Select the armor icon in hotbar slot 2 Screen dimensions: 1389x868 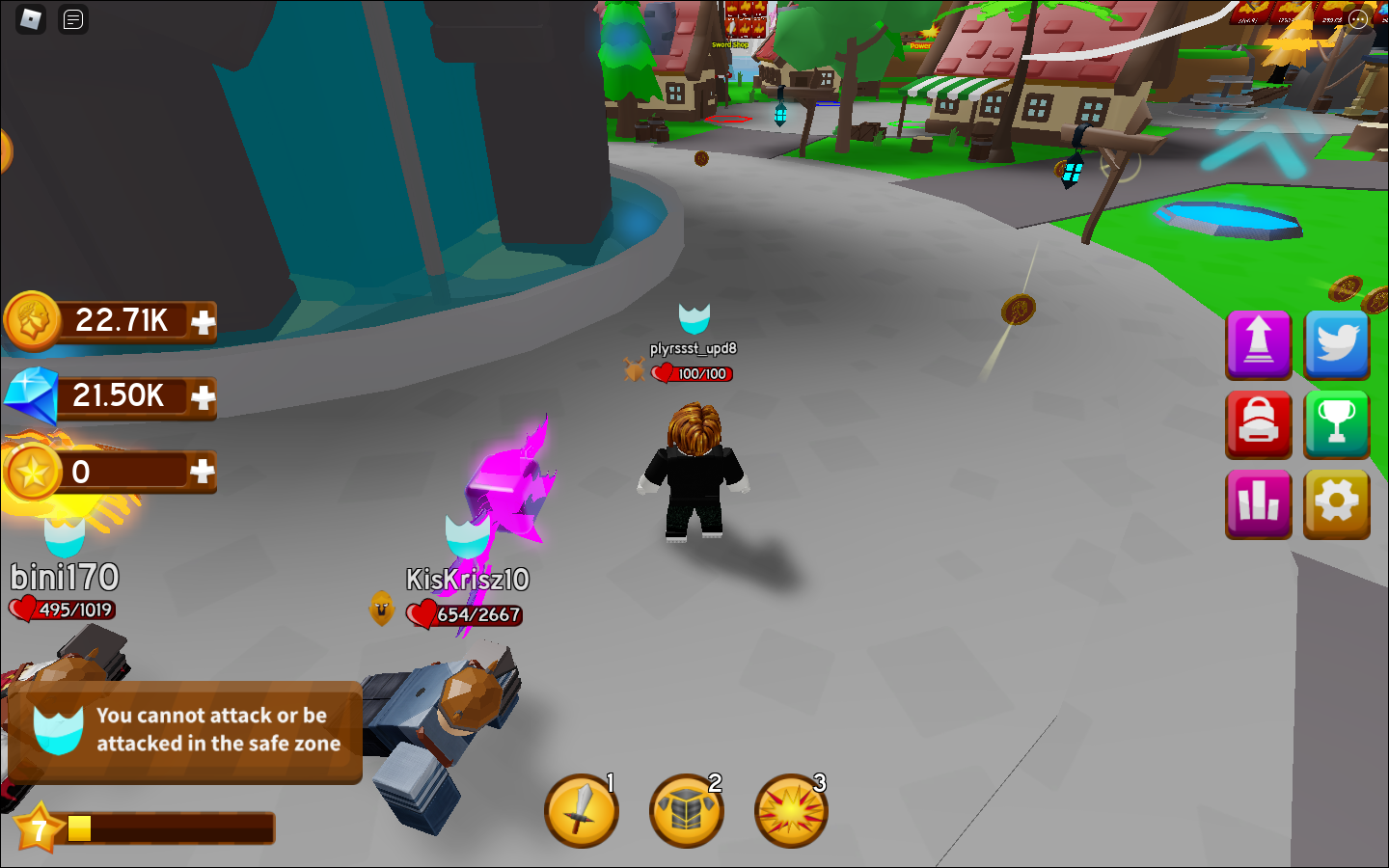click(687, 811)
